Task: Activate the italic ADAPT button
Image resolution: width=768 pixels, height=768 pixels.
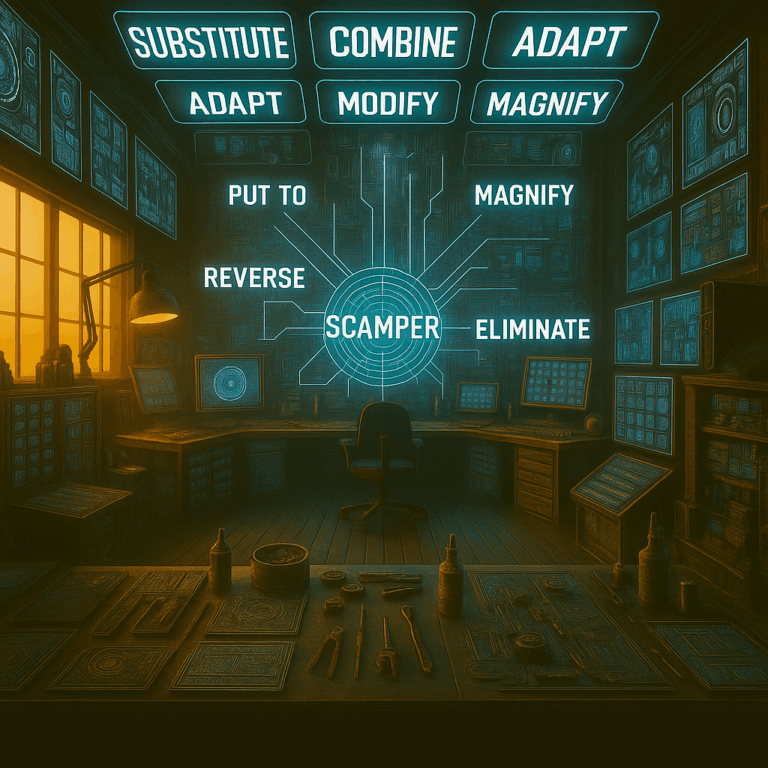Action: (x=569, y=42)
